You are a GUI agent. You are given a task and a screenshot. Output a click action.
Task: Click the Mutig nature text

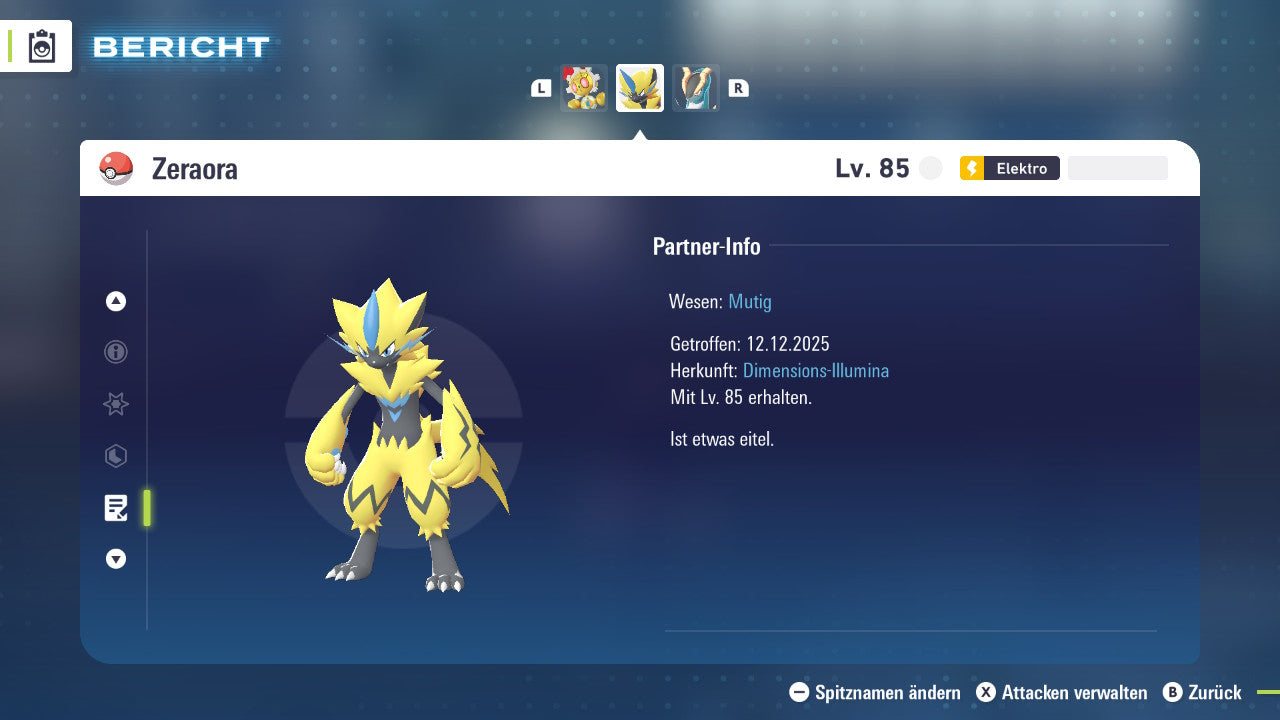tap(749, 302)
